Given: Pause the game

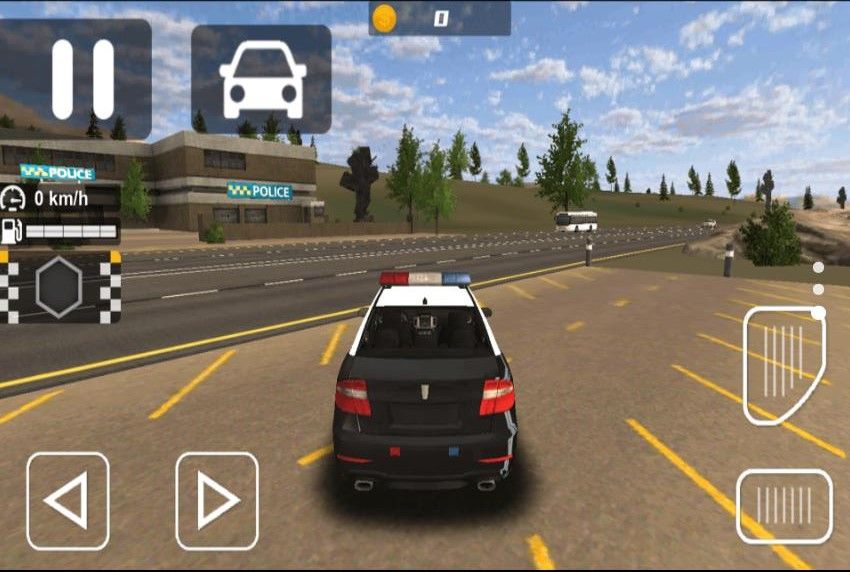Looking at the screenshot, I should [x=82, y=79].
